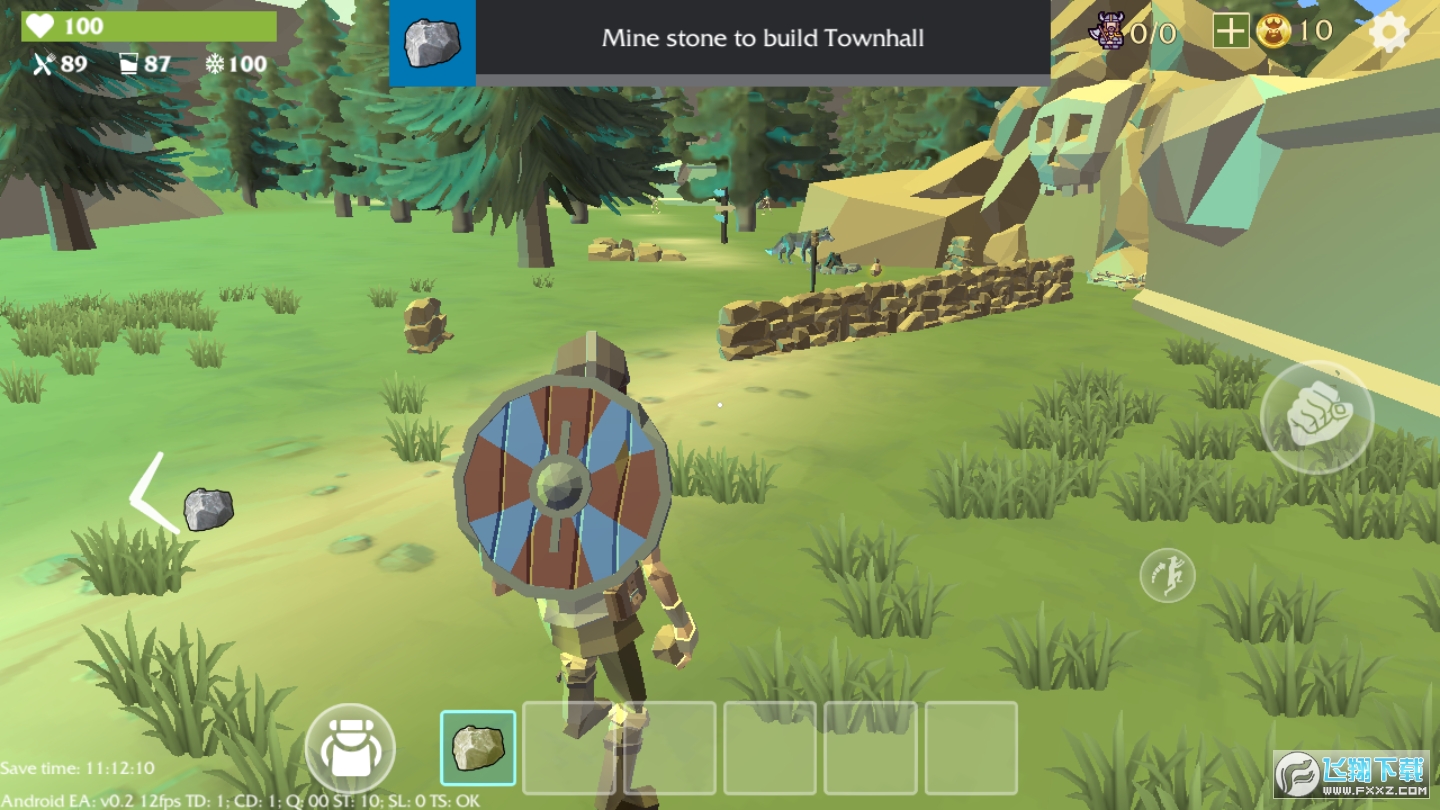This screenshot has width=1440, height=810.
Task: Tap the fist attack button
Action: click(1316, 415)
